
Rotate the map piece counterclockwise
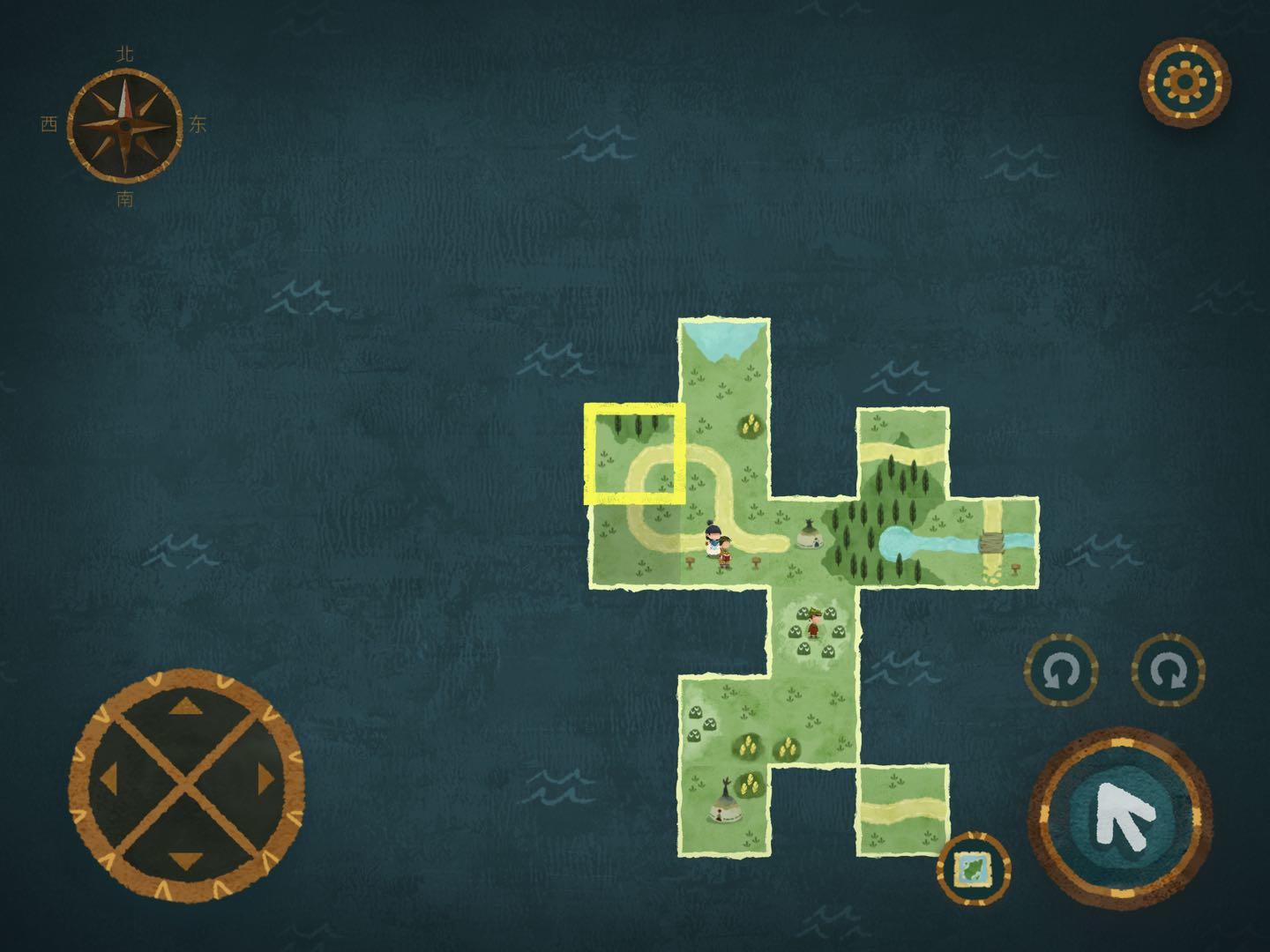[x=1061, y=672]
